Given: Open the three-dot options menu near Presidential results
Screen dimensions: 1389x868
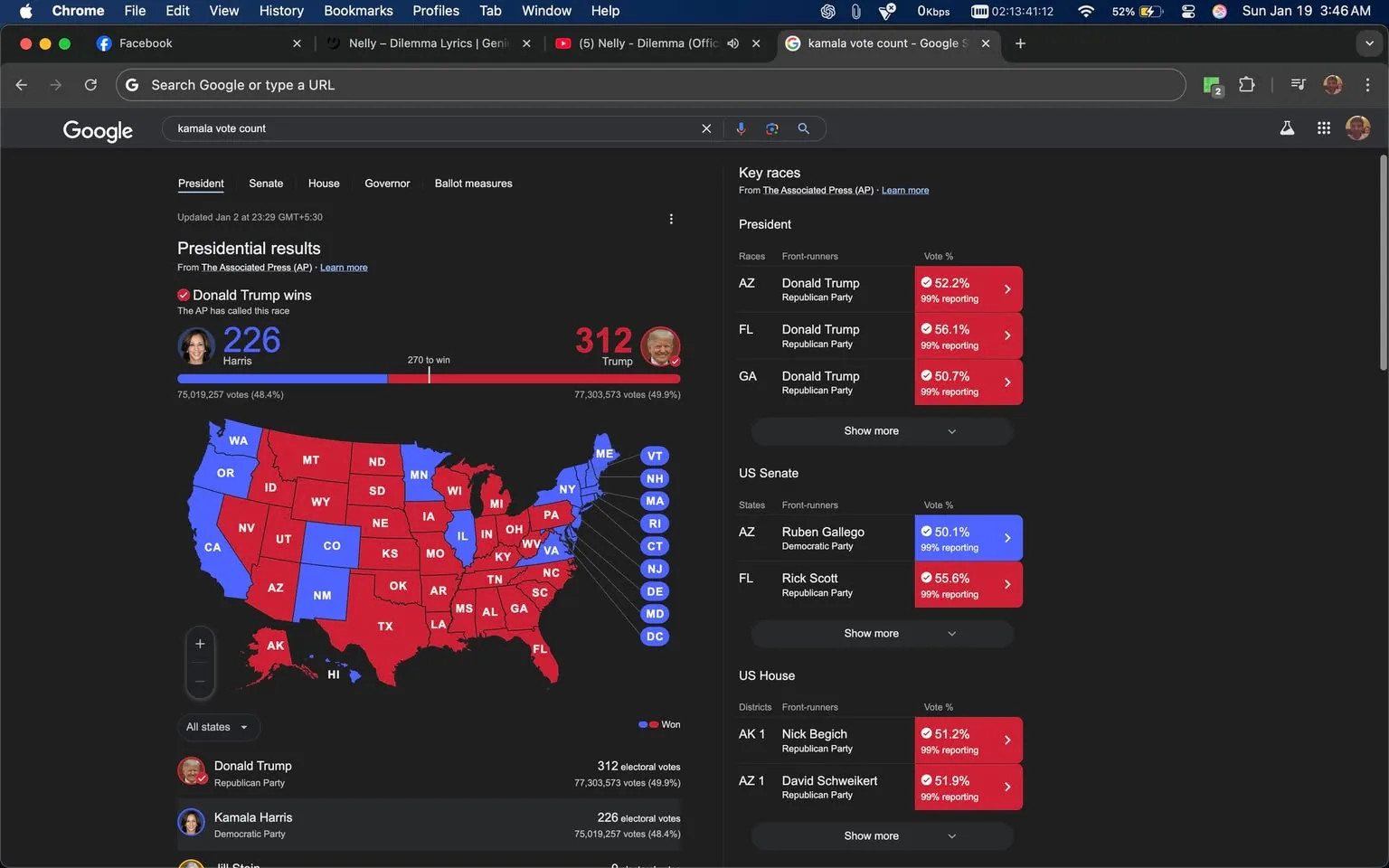Looking at the screenshot, I should [671, 218].
